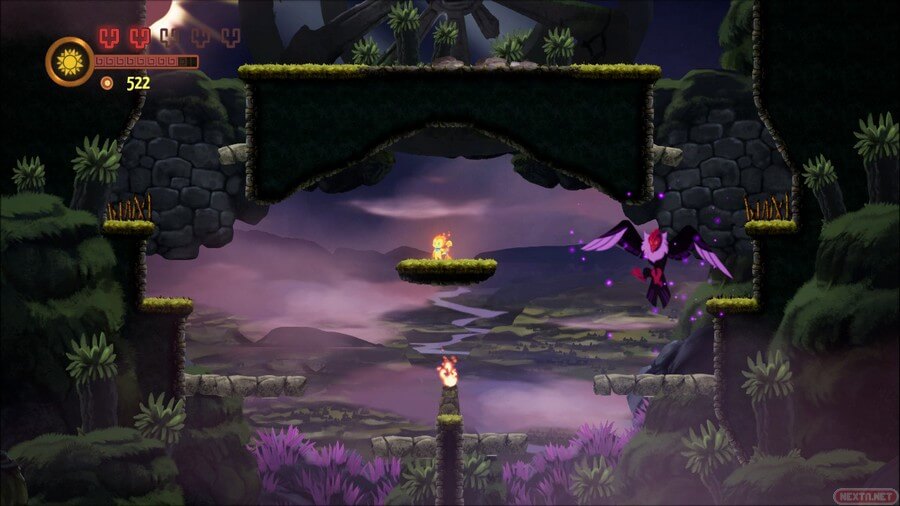Image resolution: width=900 pixels, height=506 pixels.
Task: Click the golden sun emblem icon
Action: (70, 62)
